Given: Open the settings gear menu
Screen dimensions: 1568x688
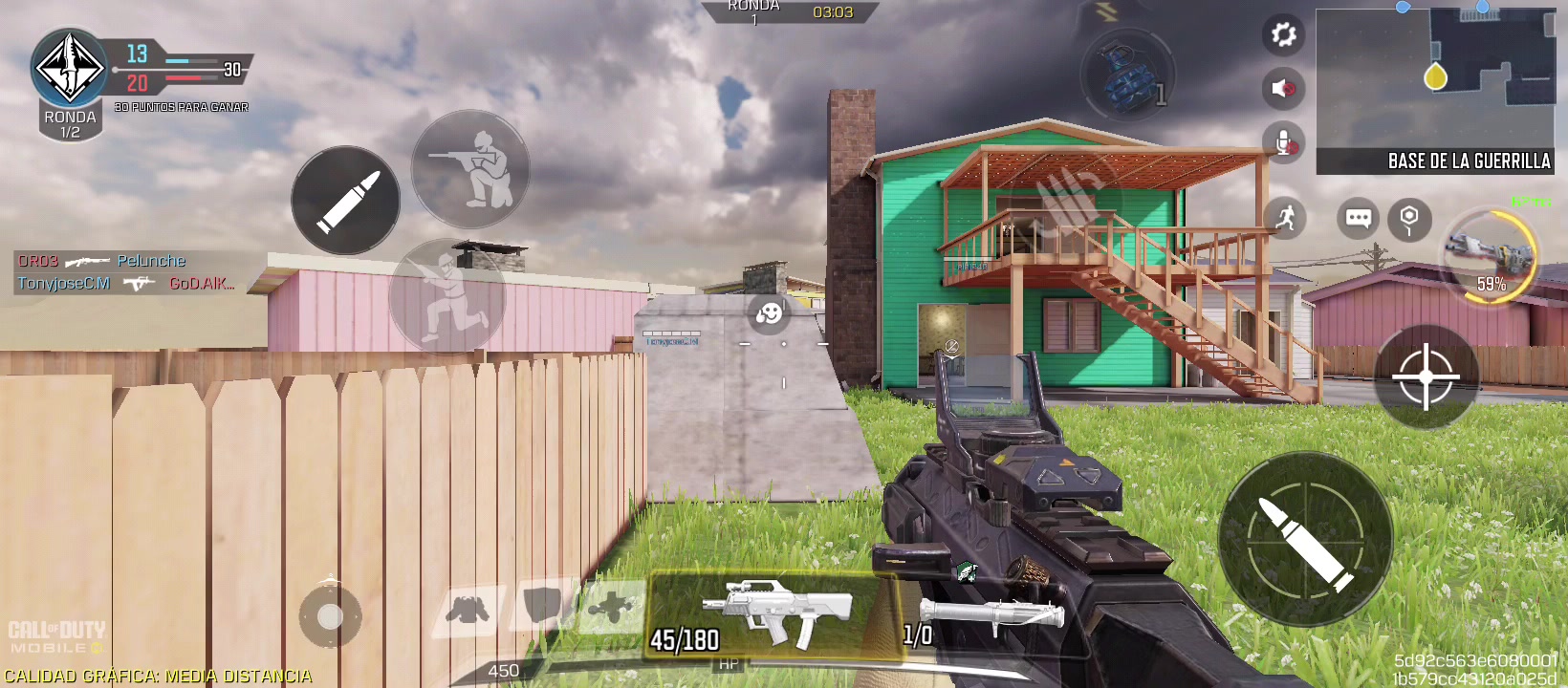Looking at the screenshot, I should [x=1283, y=34].
